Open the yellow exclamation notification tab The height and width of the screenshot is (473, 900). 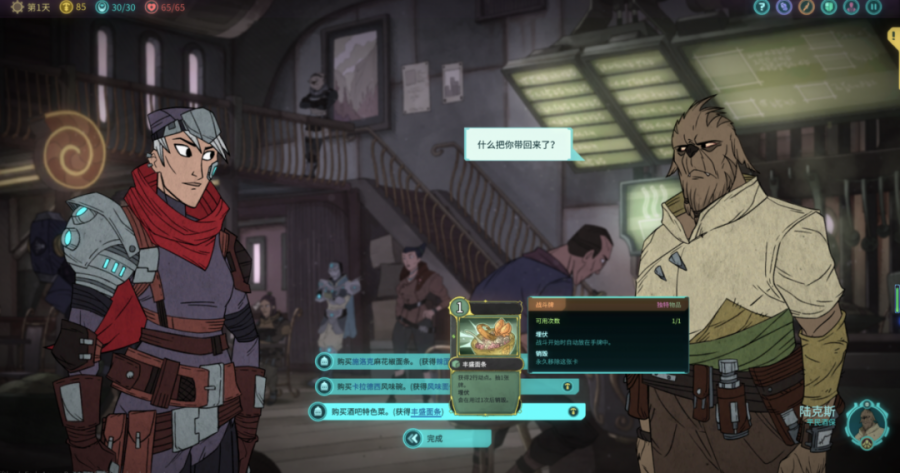pyautogui.click(x=893, y=38)
